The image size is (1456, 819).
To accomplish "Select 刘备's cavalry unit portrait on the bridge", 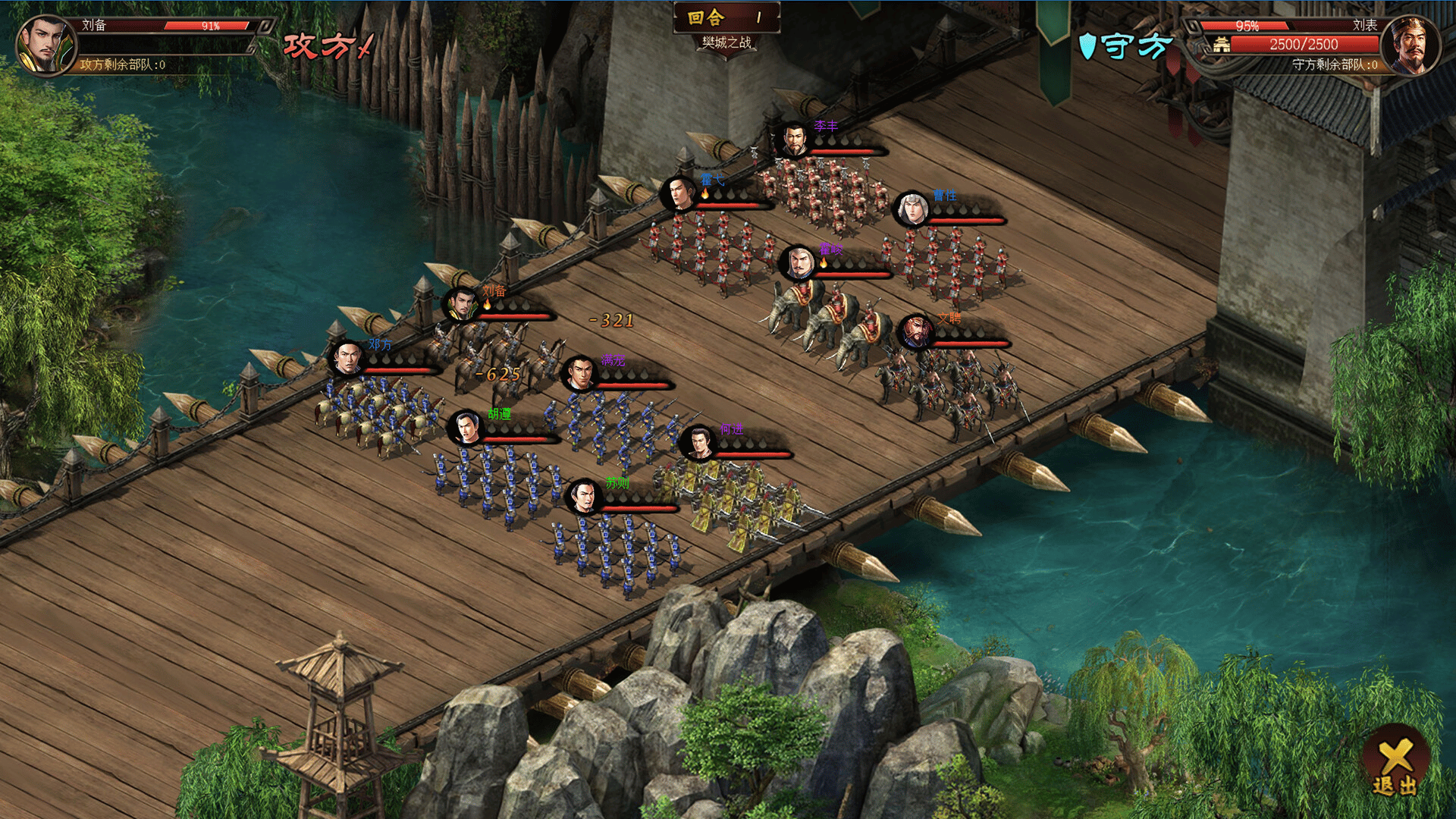I will tap(460, 305).
